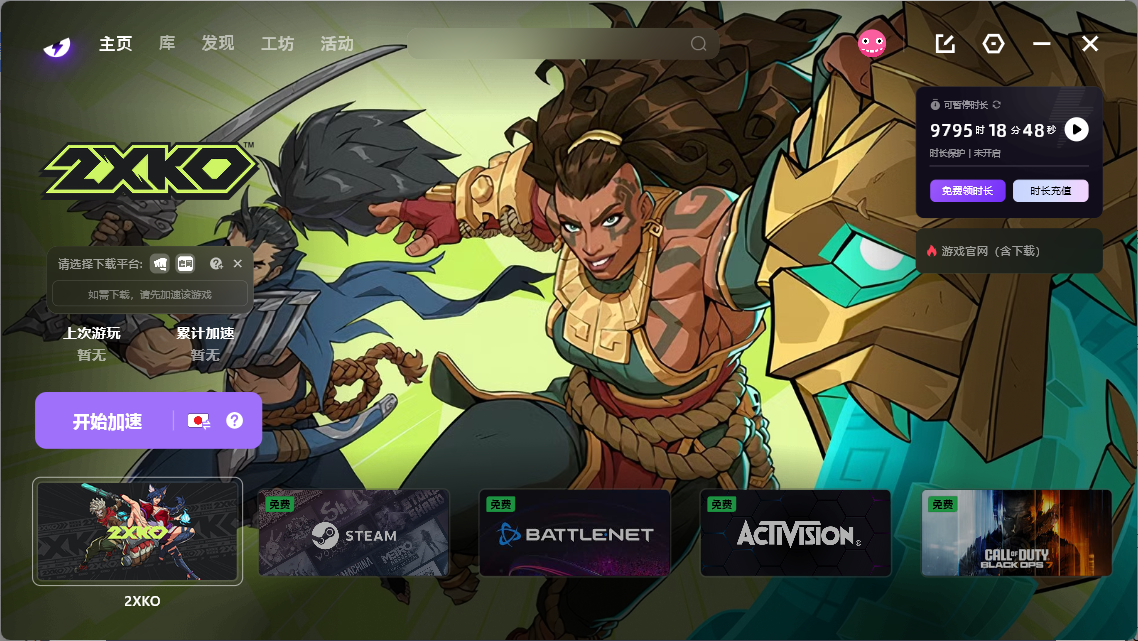Open the Call of Duty Black Ops 7 tile
This screenshot has height=641, width=1138.
(x=1016, y=533)
